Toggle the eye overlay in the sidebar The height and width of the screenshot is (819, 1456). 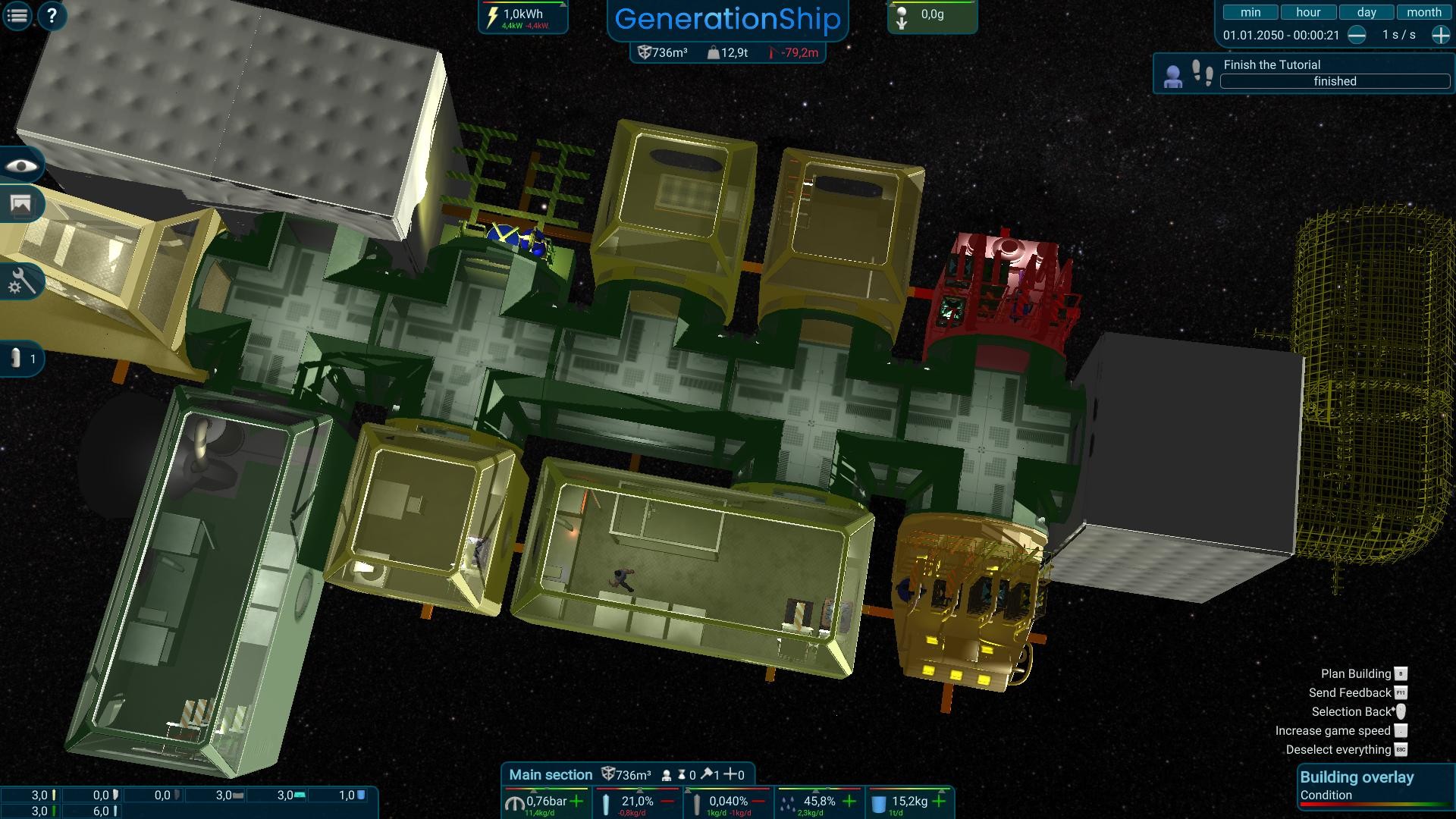(x=23, y=165)
